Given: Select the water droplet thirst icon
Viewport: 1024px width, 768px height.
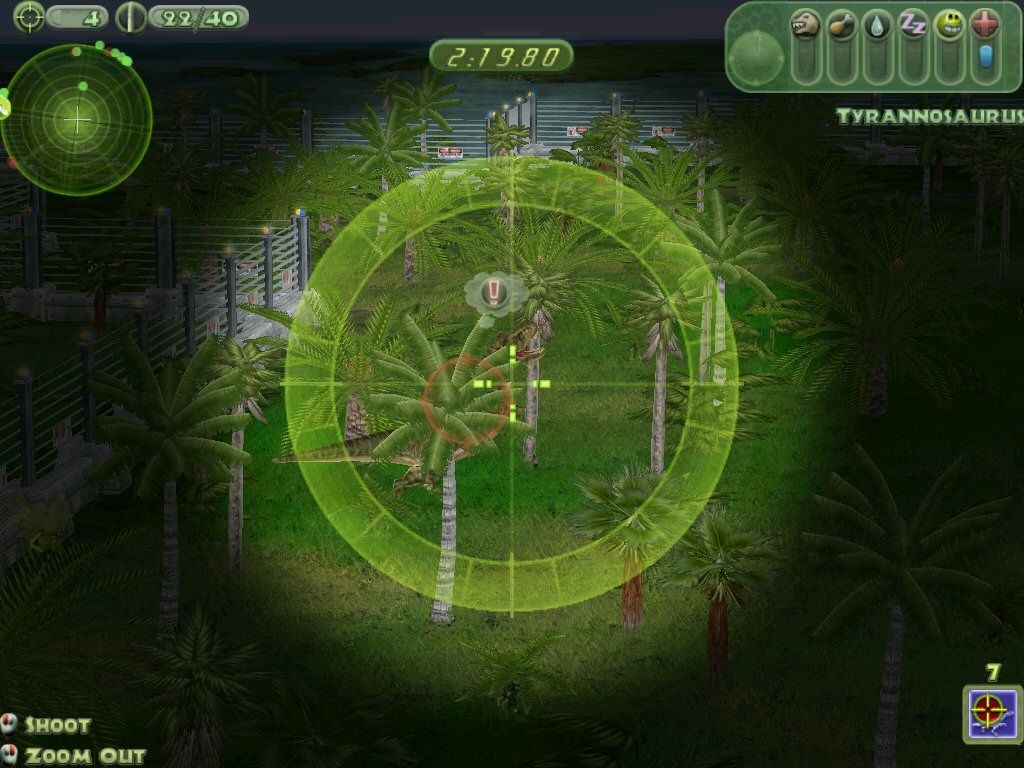Looking at the screenshot, I should pyautogui.click(x=877, y=25).
